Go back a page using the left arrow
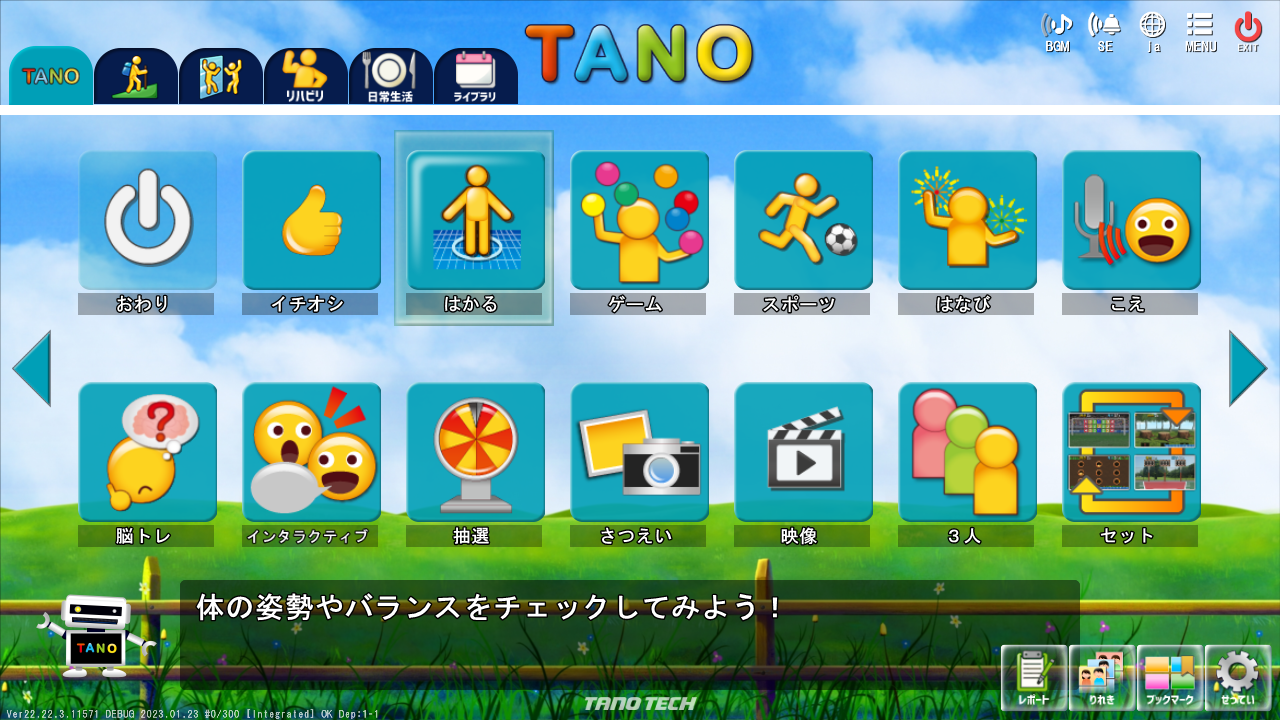1280x720 pixels. 33,368
